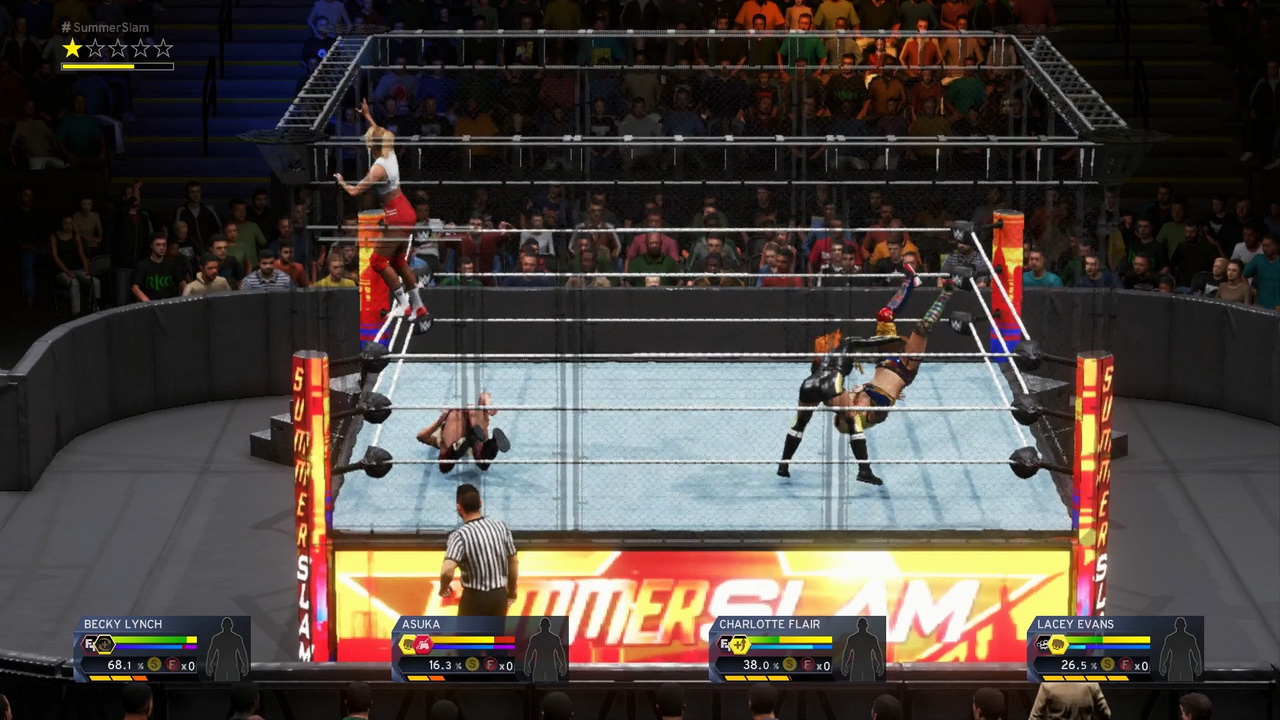Viewport: 1280px width, 720px height.
Task: Activate Charlotte Flair's yellow hexagon payback icon
Action: tap(740, 644)
